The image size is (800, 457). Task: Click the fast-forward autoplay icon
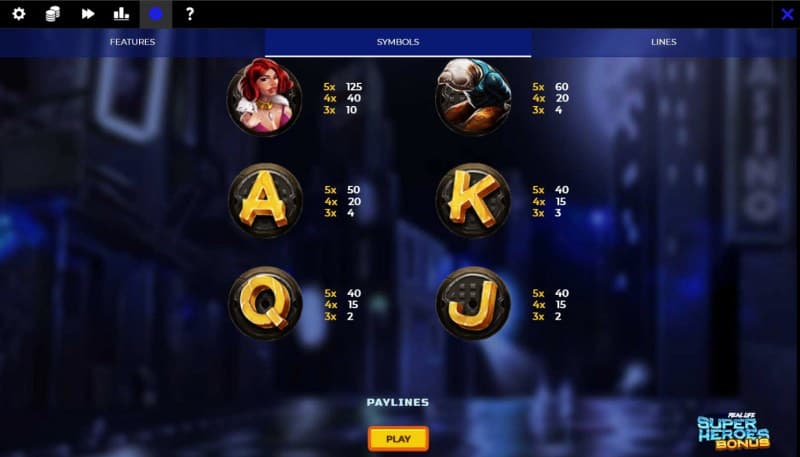click(88, 14)
